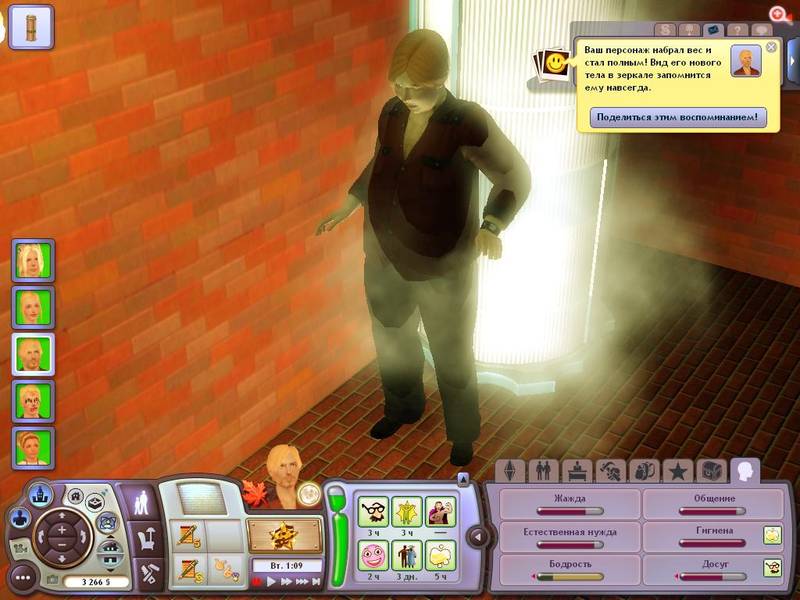Collapse the needs panel with the arrow button

[478, 537]
